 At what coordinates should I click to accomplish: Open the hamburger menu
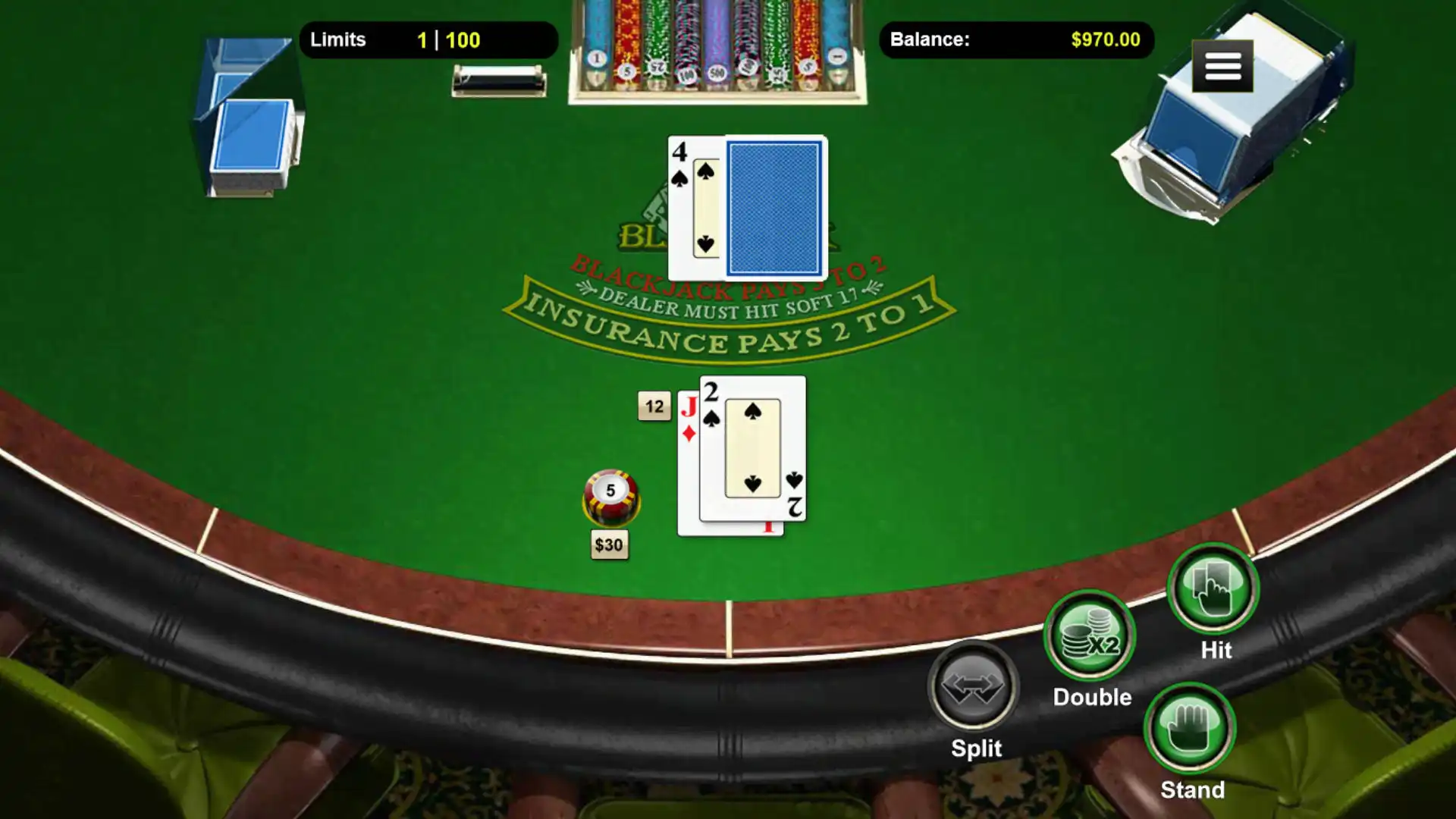1222,67
